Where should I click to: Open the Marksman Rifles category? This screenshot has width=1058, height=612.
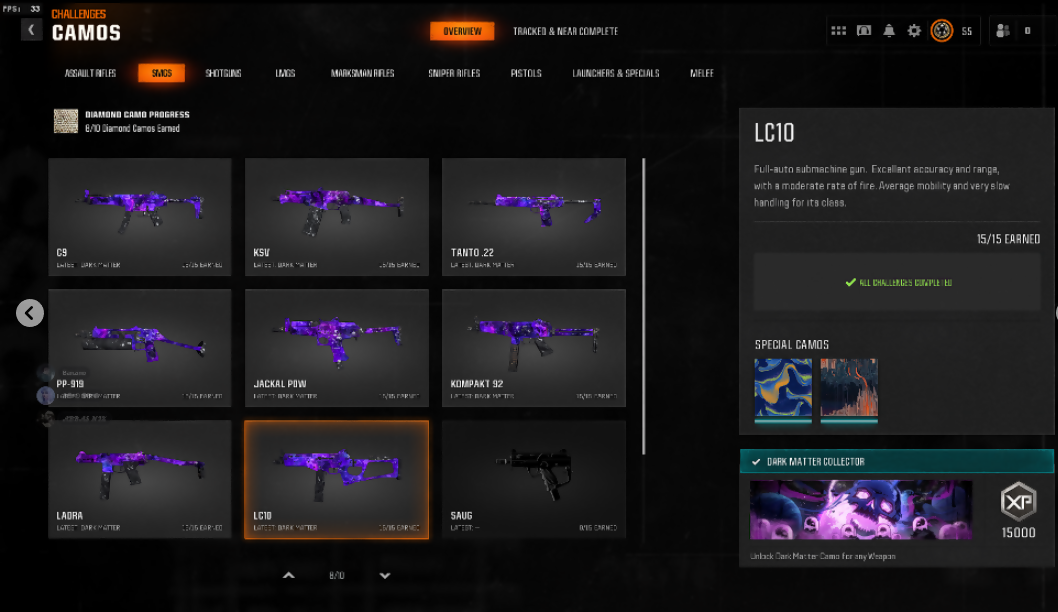click(x=362, y=73)
